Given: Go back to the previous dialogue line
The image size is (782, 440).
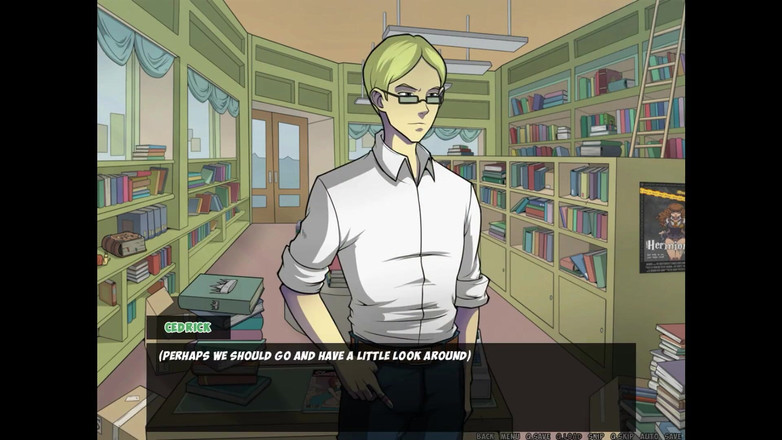Looking at the screenshot, I should (x=485, y=436).
